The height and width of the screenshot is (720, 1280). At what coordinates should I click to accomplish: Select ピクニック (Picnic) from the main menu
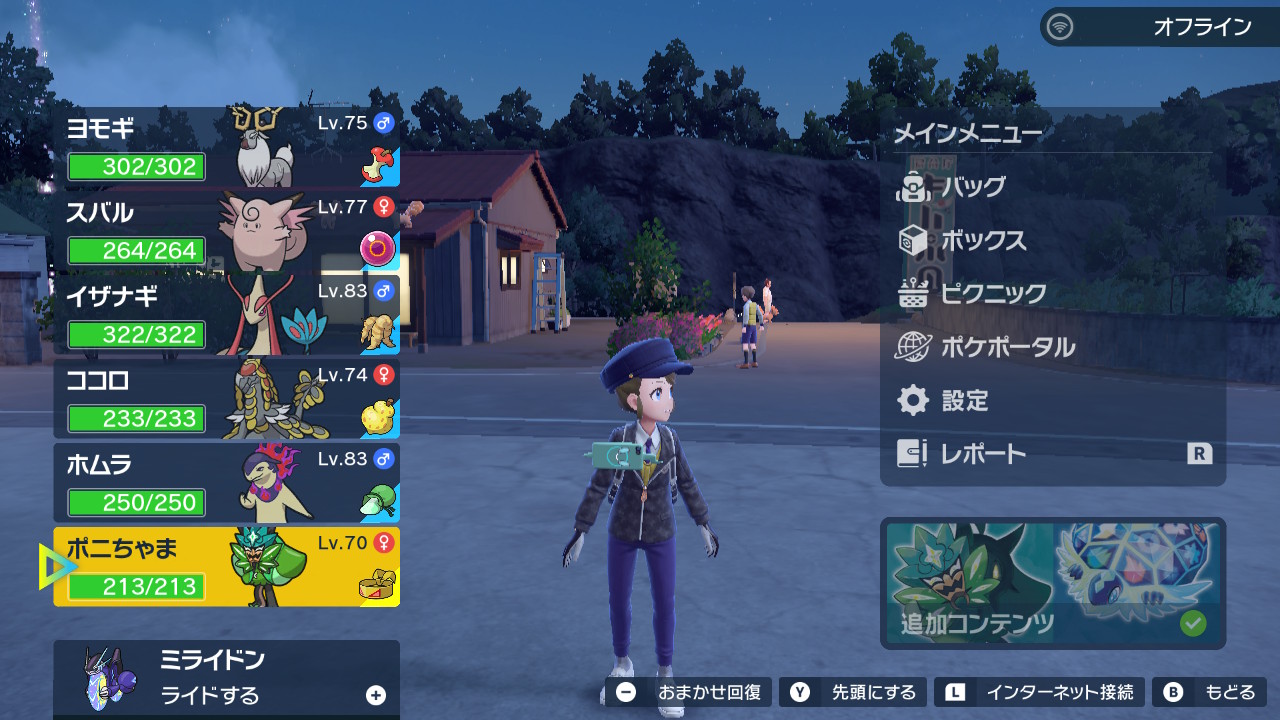(992, 294)
